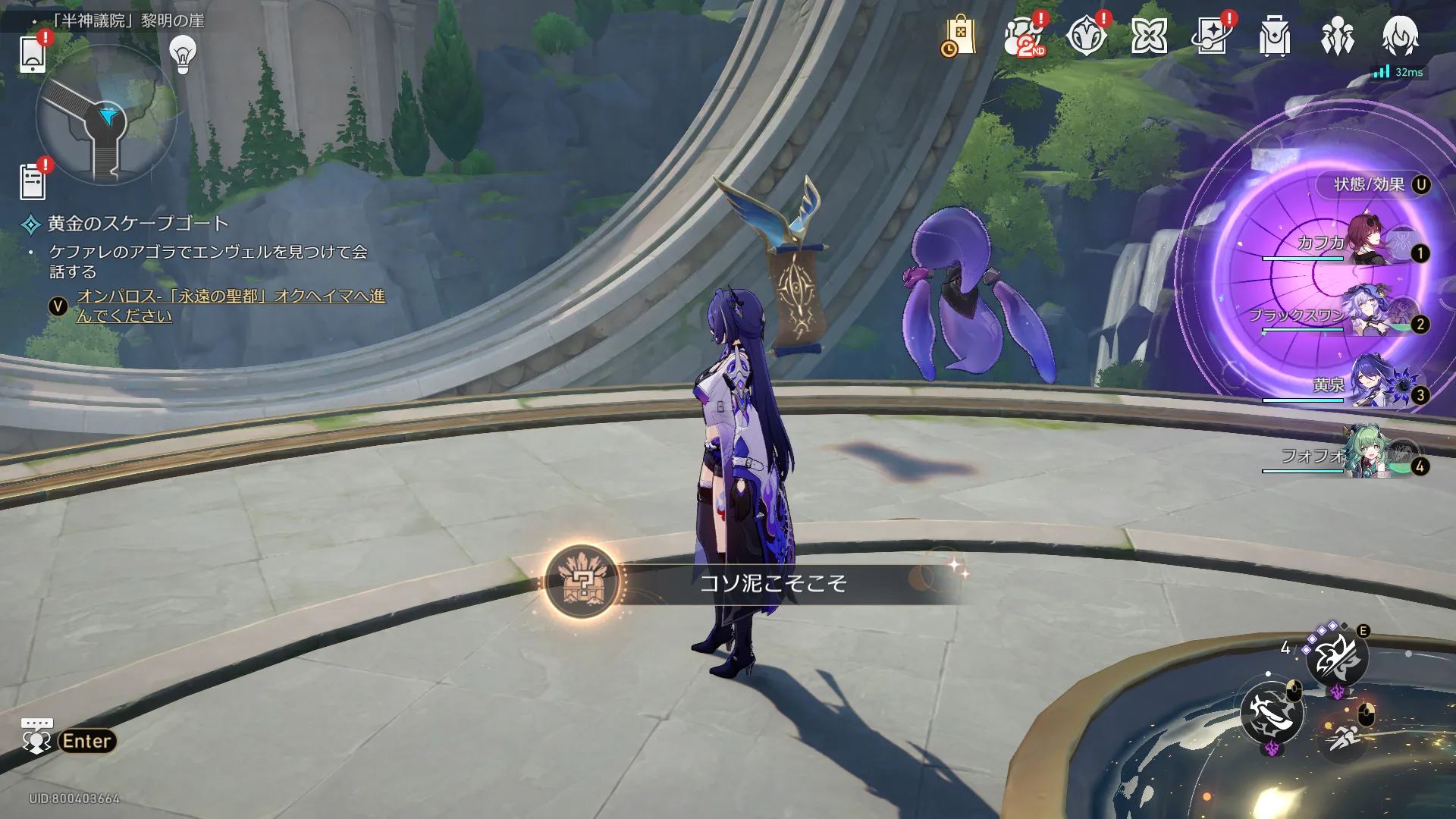
Task: Open the round emblem icon with alert
Action: click(x=1086, y=36)
